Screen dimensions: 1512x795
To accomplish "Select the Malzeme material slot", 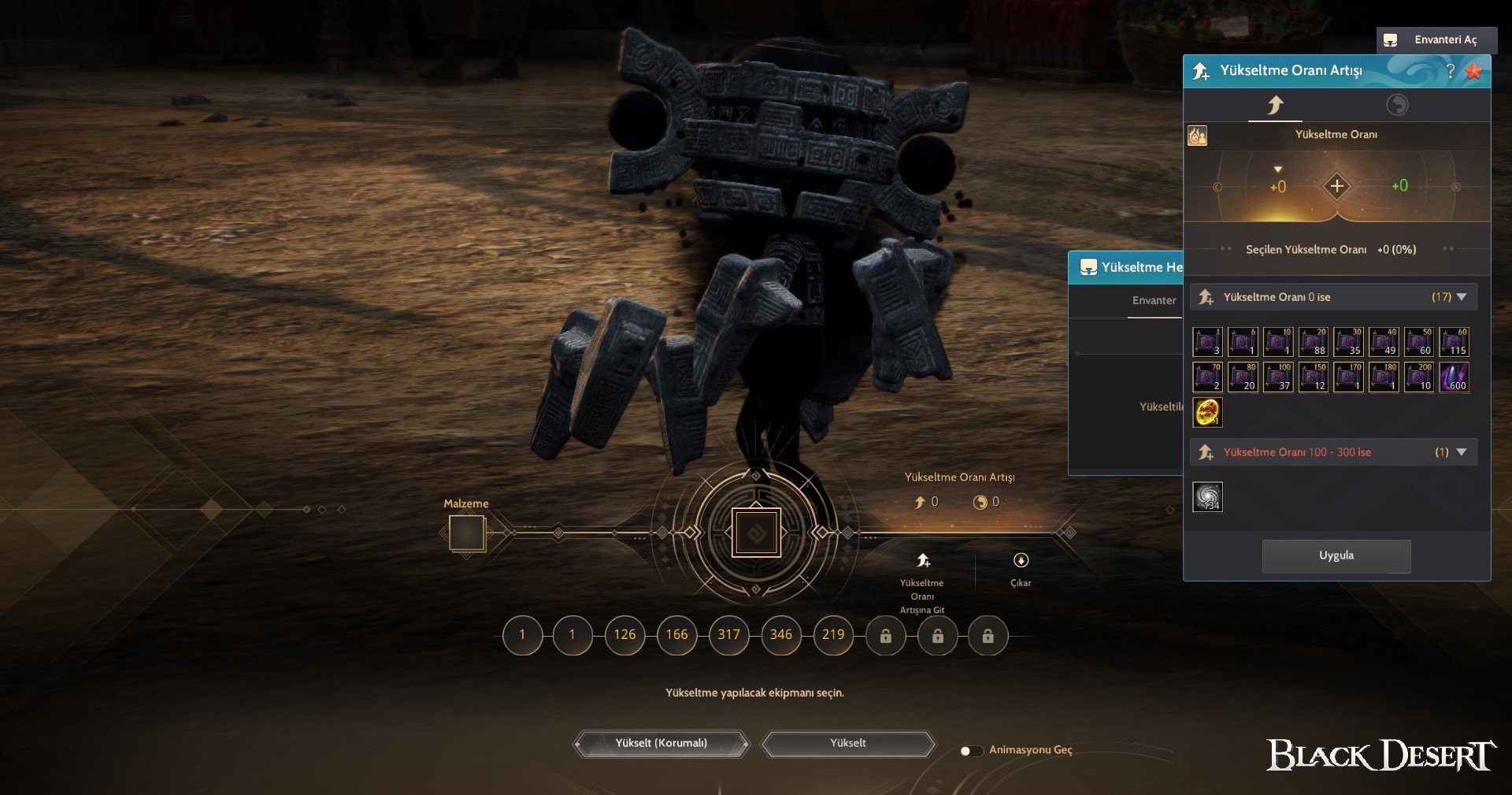I will [466, 533].
